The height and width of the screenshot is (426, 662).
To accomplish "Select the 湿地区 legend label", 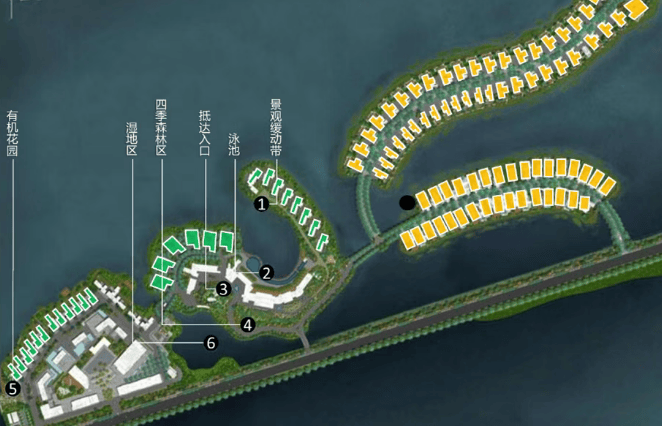I will pos(131,139).
